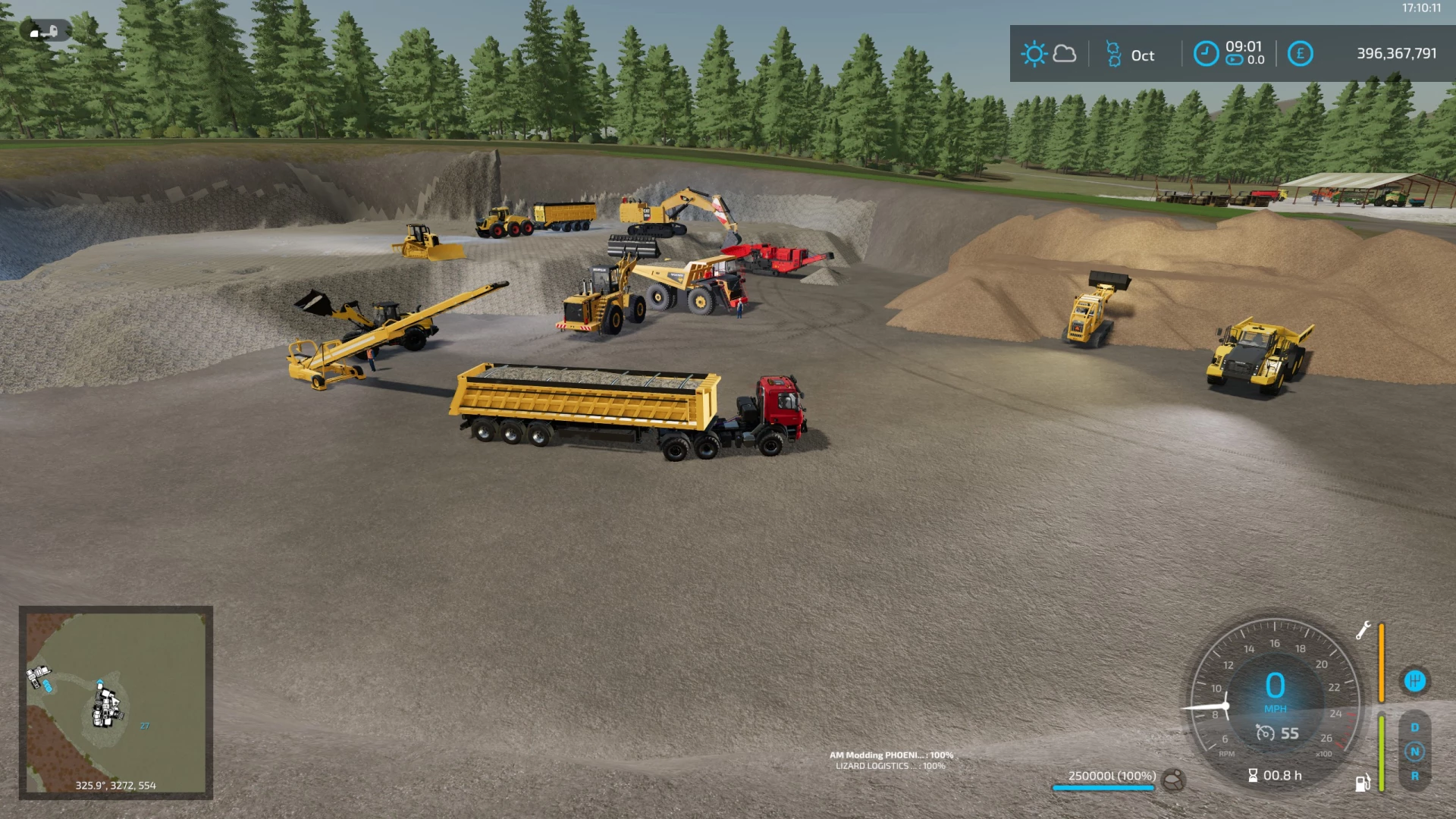
Task: Open the minimap in the corner
Action: 116,702
